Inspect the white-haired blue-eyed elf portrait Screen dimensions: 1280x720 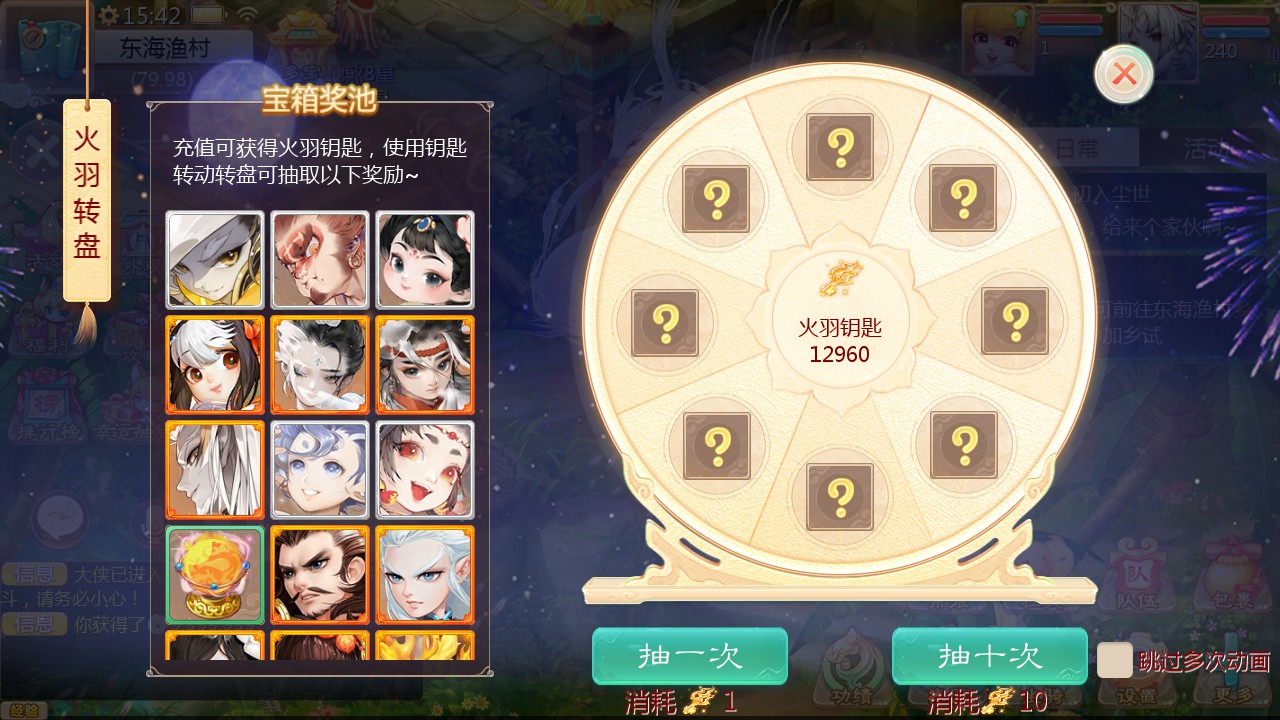[425, 574]
